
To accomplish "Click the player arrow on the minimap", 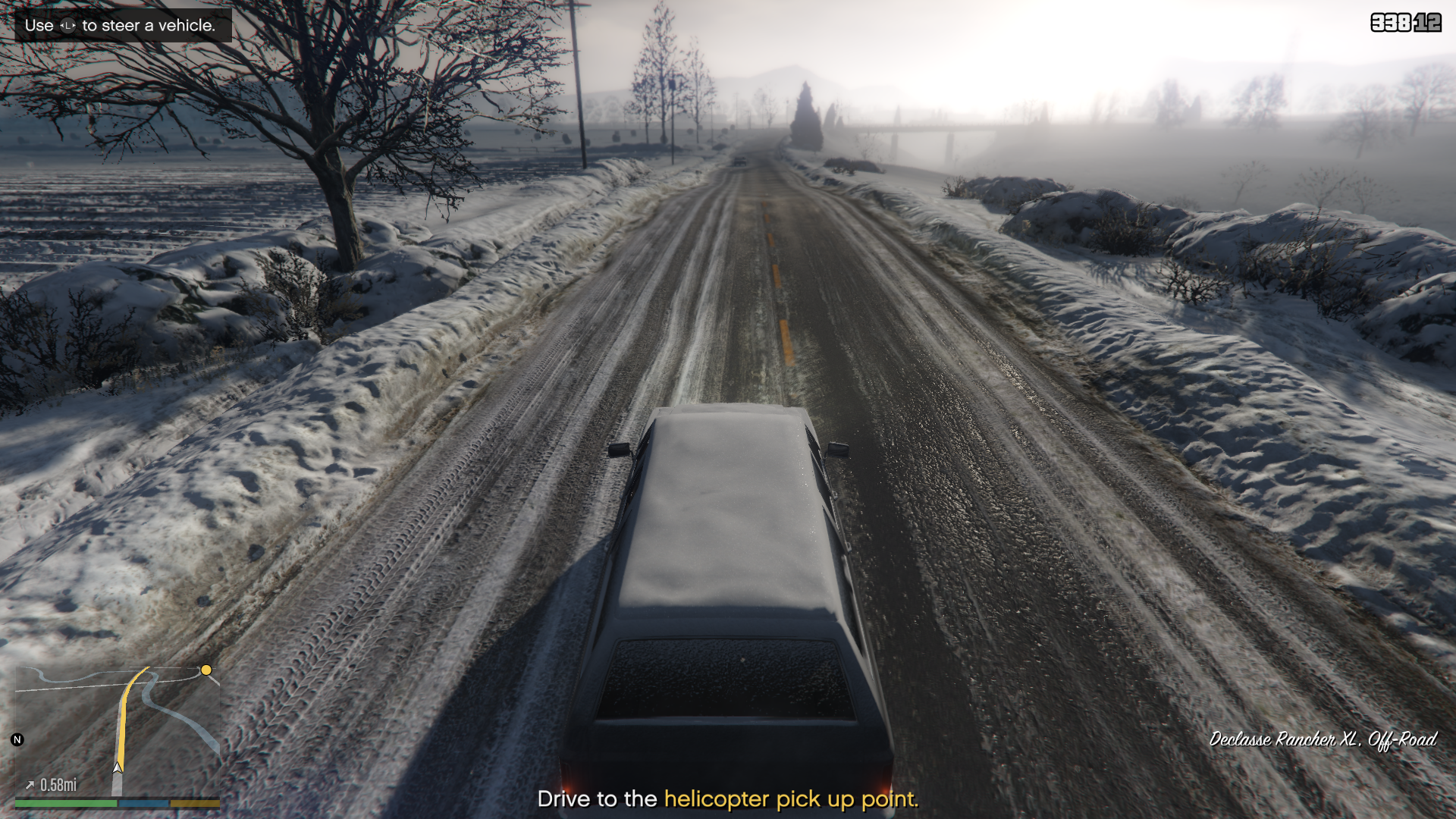I will [118, 767].
